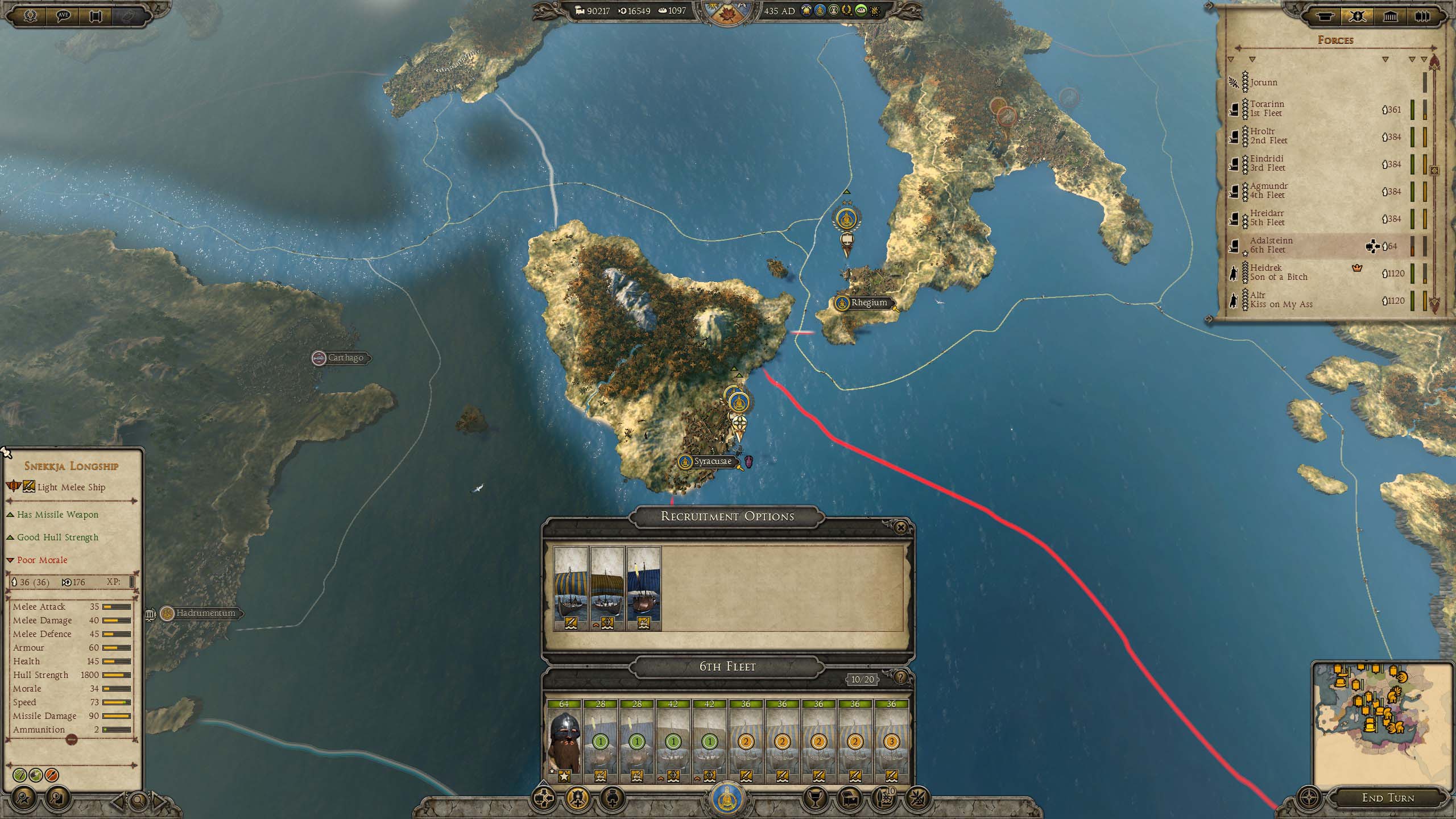The image size is (1456, 819).
Task: Open the AVE speech bubble advisor button
Action: point(63,16)
